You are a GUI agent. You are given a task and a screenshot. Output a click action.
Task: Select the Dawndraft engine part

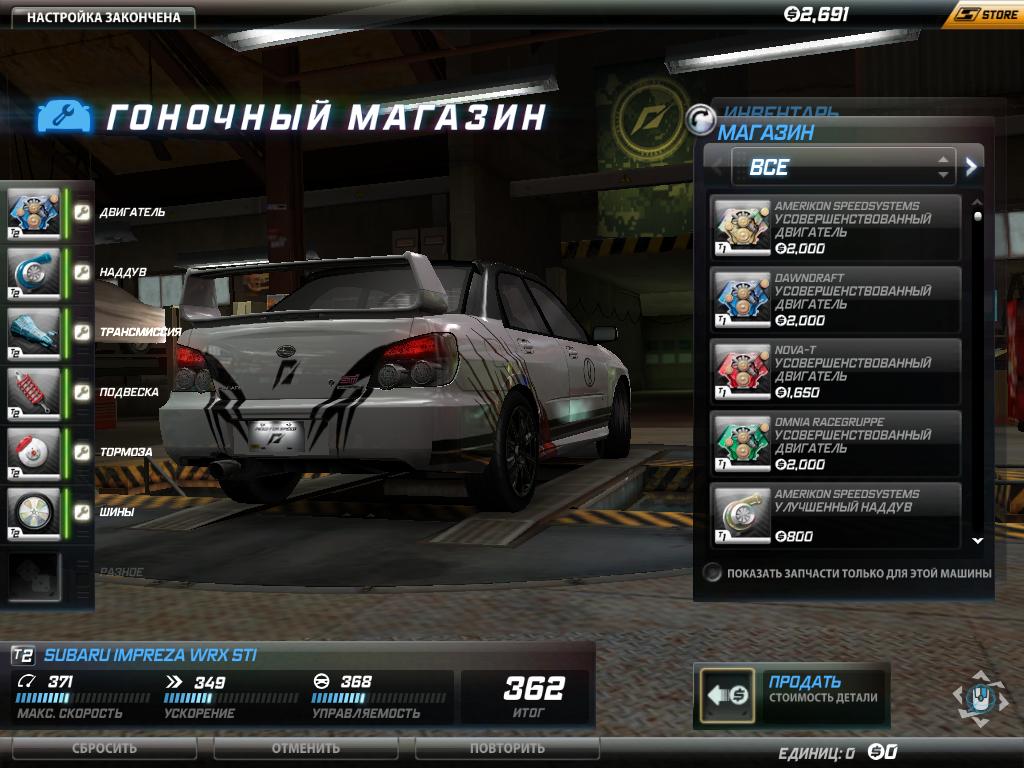click(x=836, y=299)
